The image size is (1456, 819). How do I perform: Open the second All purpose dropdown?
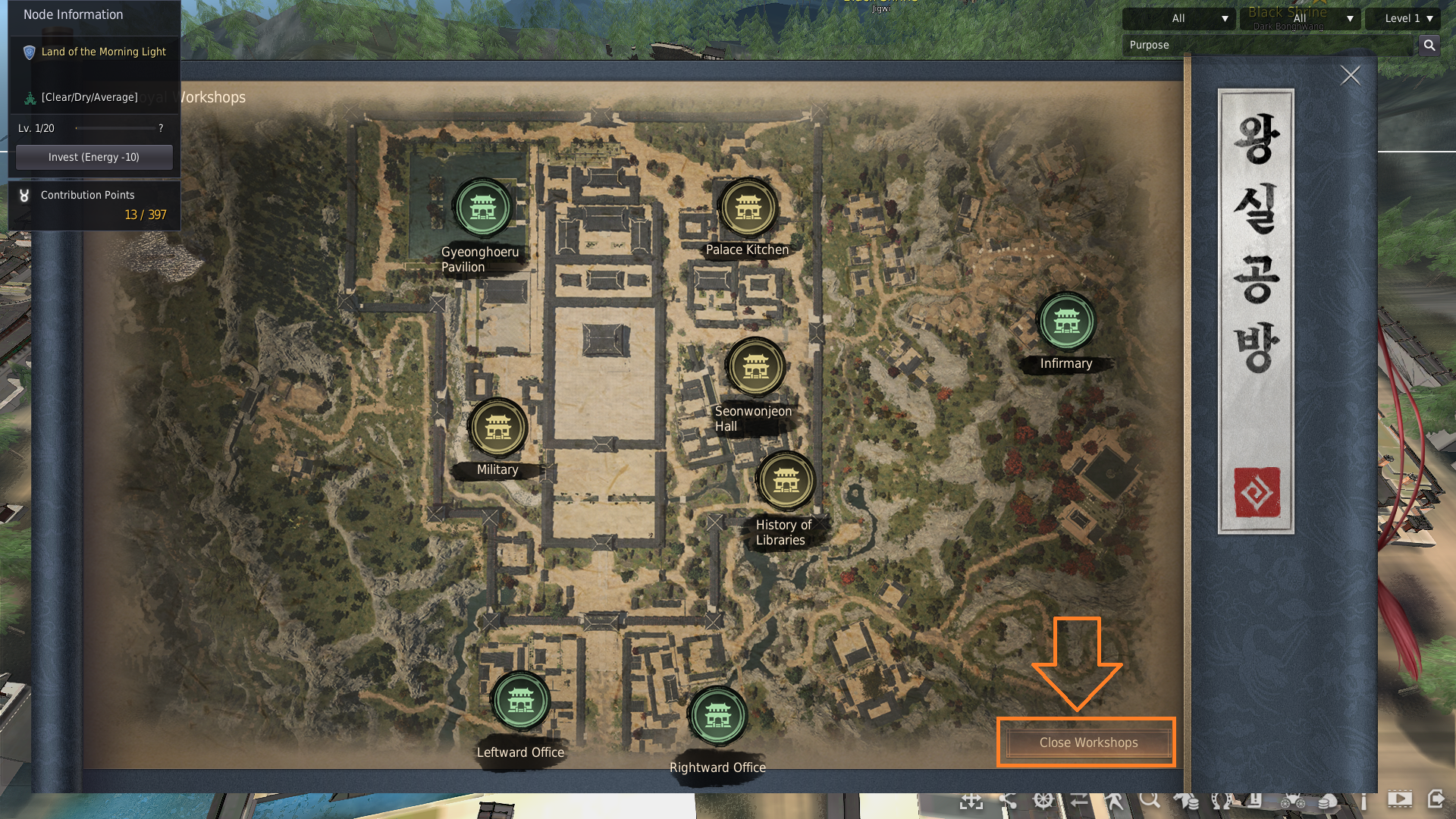[x=1300, y=18]
